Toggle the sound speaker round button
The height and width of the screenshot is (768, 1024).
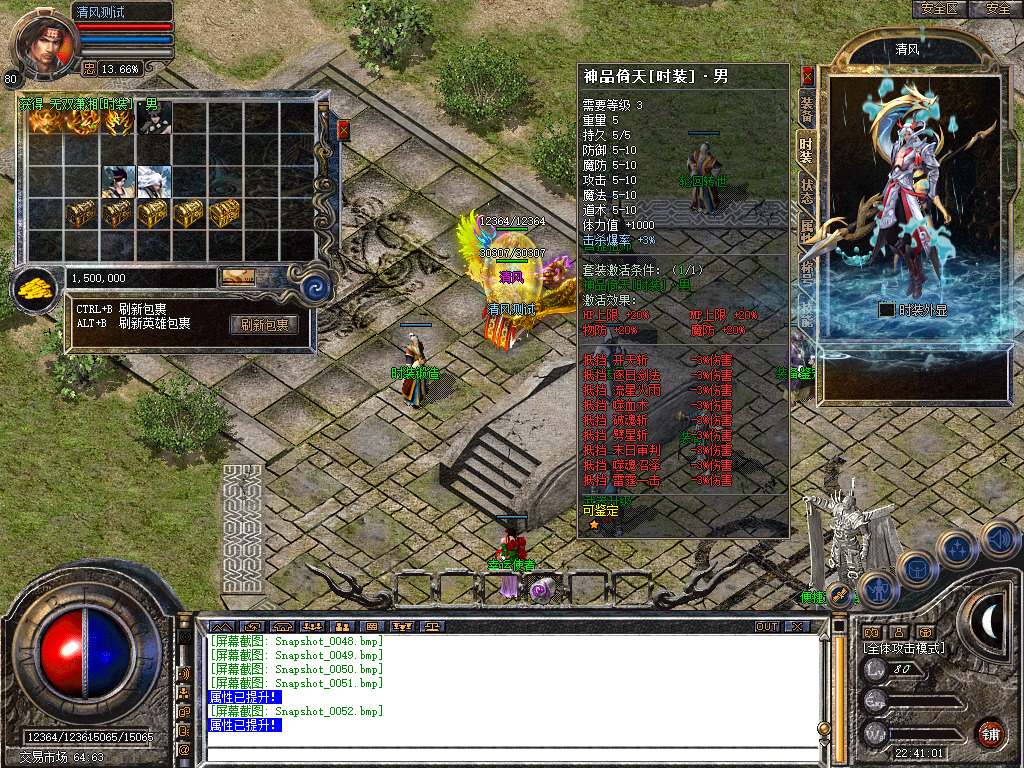999,540
